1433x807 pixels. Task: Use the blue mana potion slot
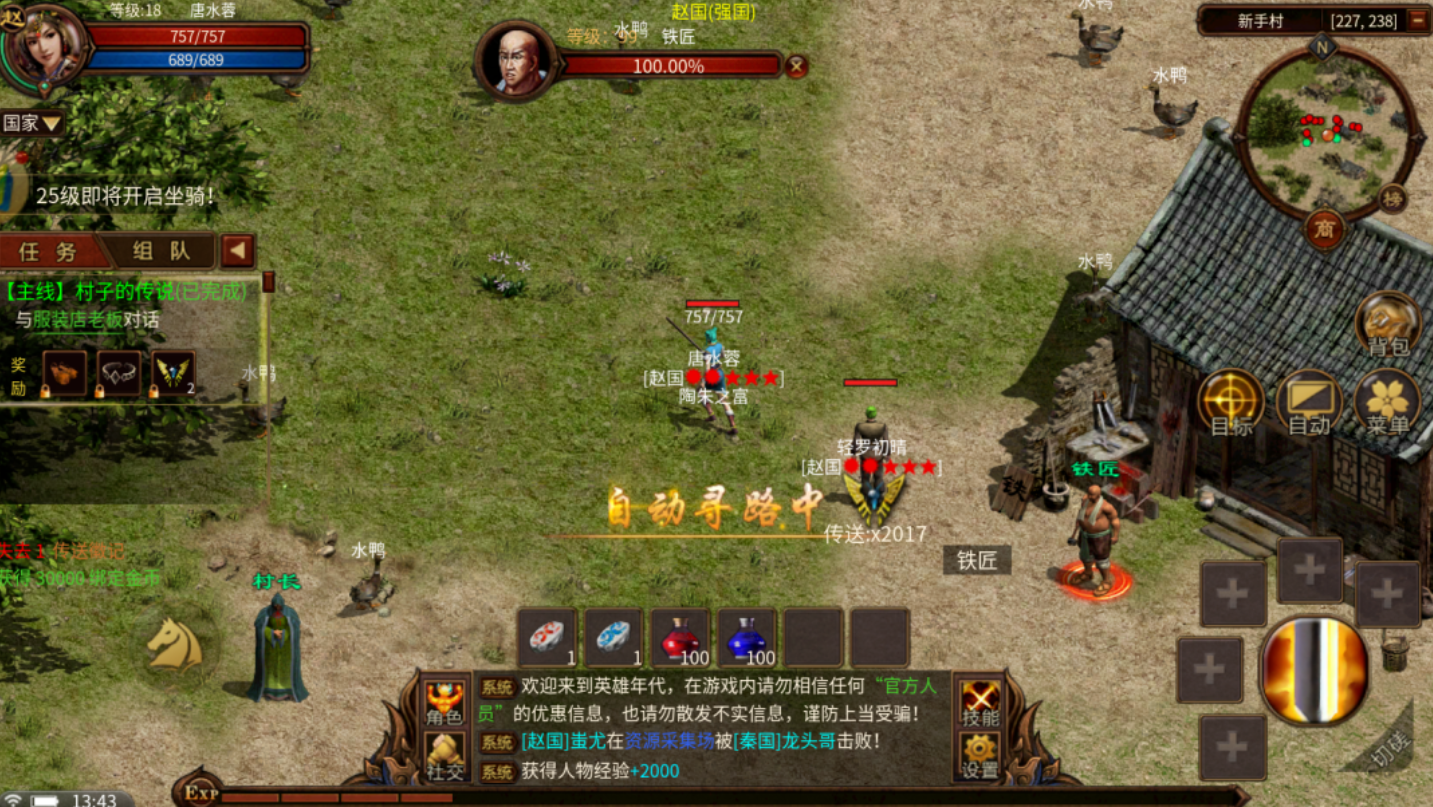click(747, 637)
